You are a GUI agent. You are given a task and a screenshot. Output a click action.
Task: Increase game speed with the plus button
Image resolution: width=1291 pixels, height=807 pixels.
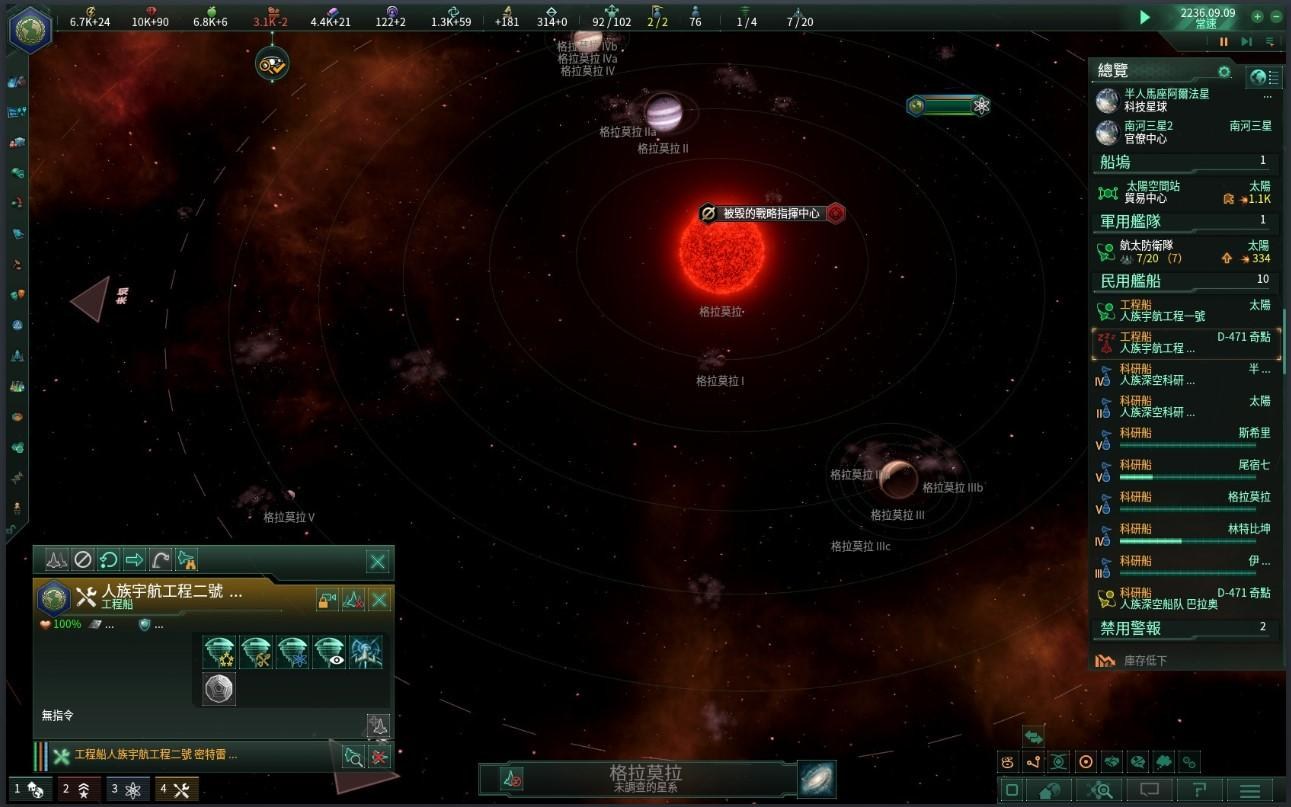click(x=1258, y=17)
